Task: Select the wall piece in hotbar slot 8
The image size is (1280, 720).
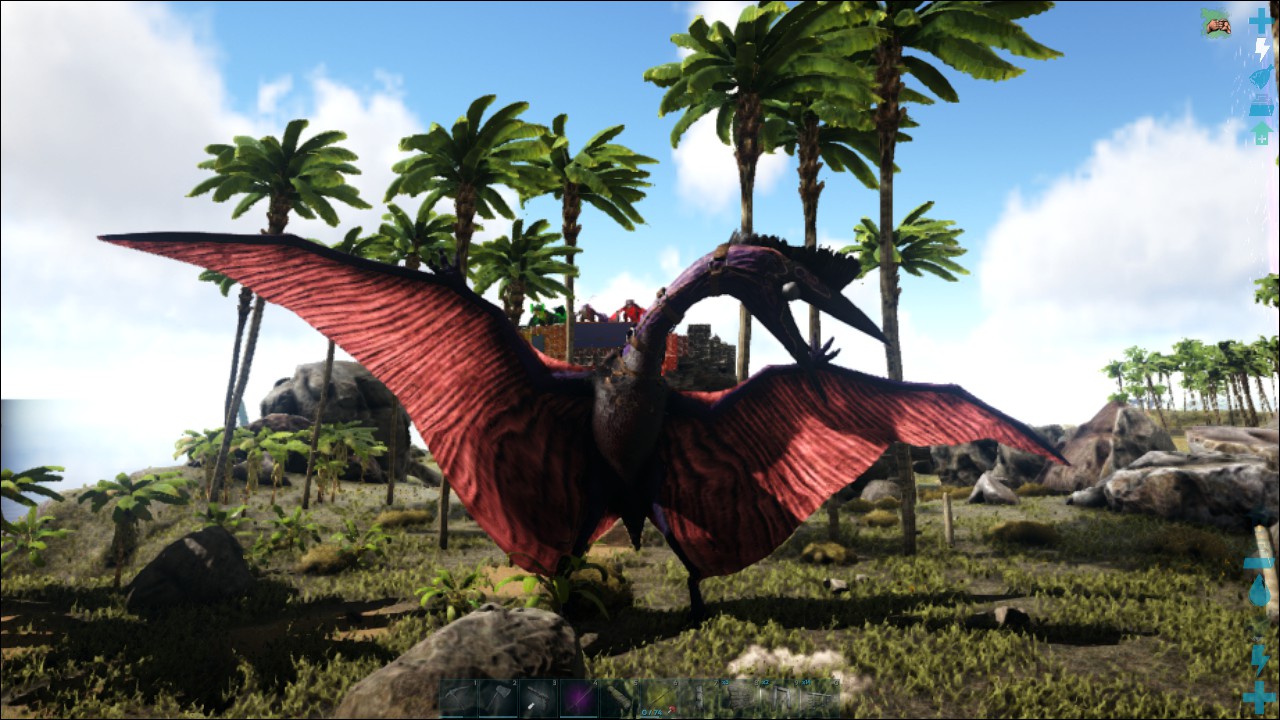Action: (x=741, y=699)
